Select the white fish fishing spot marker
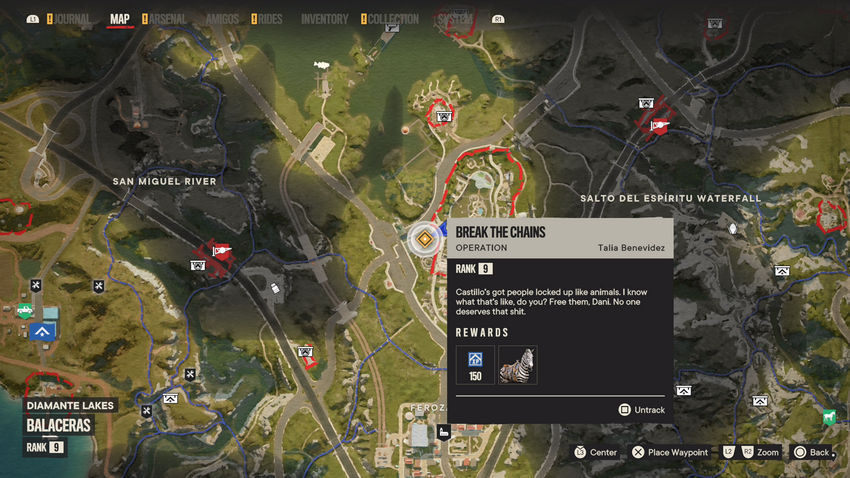Screen dimensions: 850x478 321,65
